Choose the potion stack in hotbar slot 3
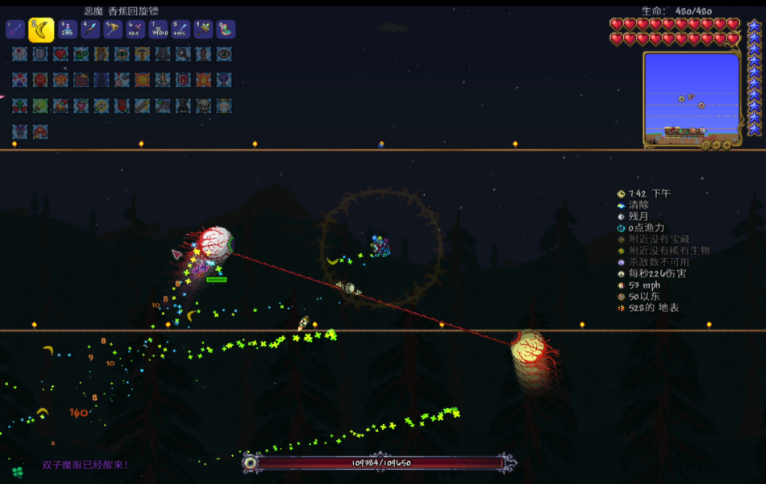Screen dimensions: 766x484 67,29
